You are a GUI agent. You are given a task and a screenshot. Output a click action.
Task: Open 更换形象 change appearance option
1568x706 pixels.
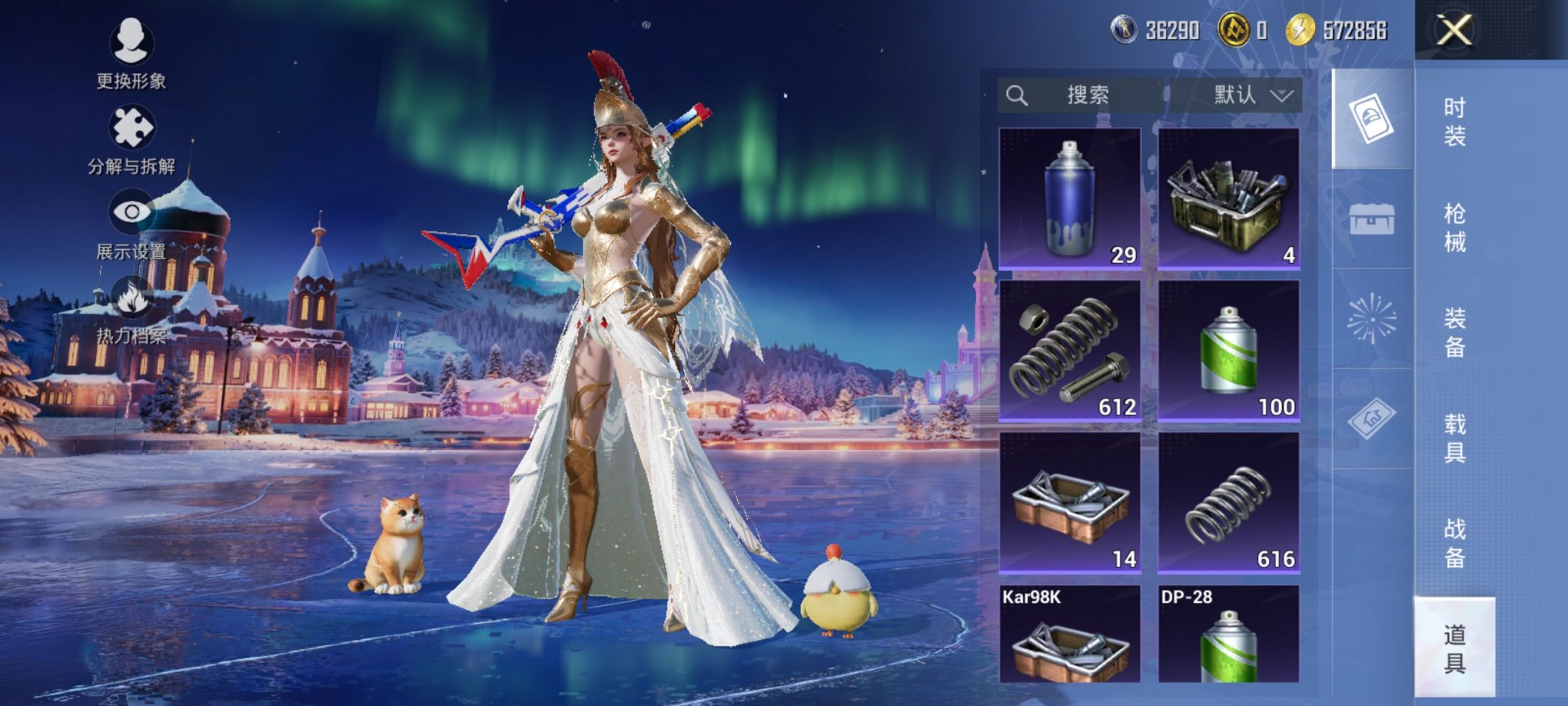[131, 51]
